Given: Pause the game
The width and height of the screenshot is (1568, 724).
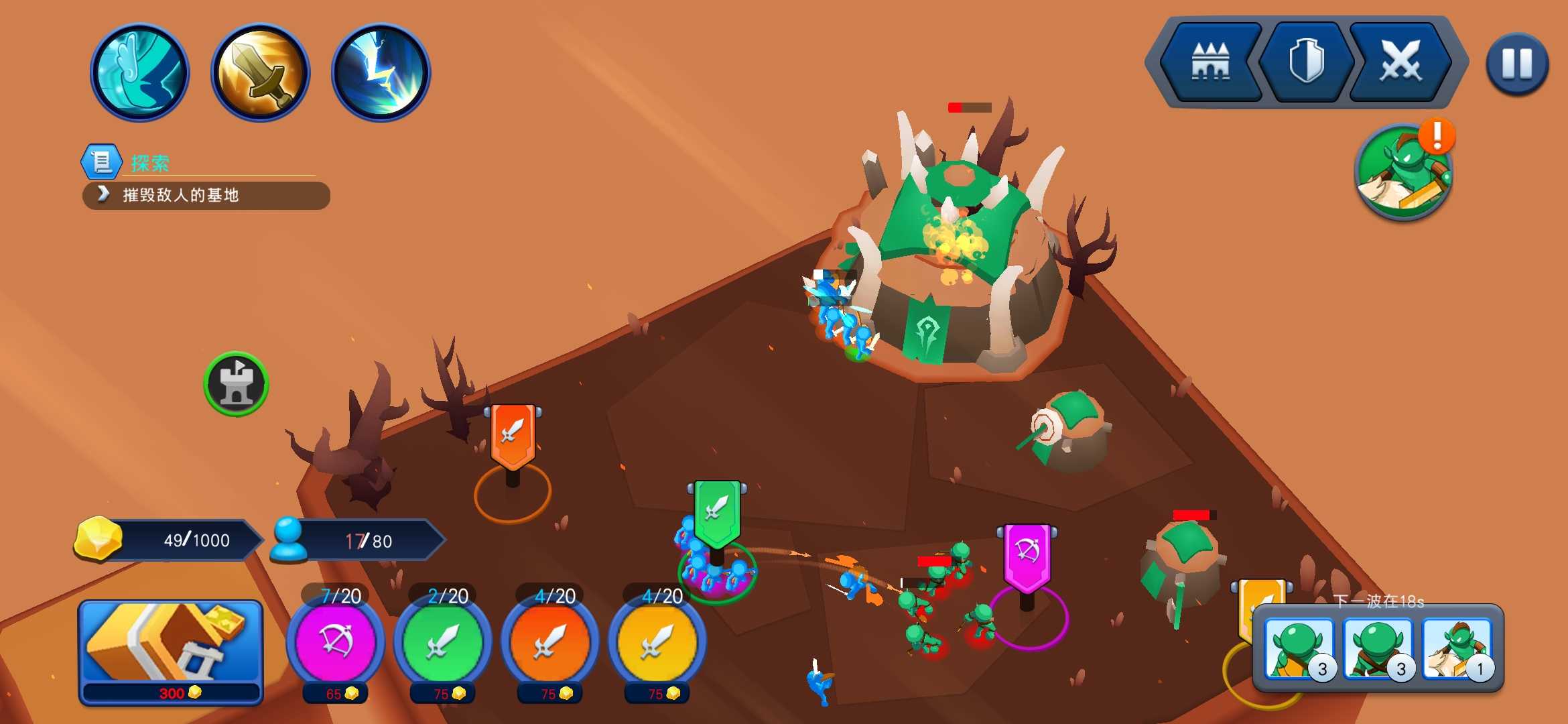Looking at the screenshot, I should point(1517,64).
